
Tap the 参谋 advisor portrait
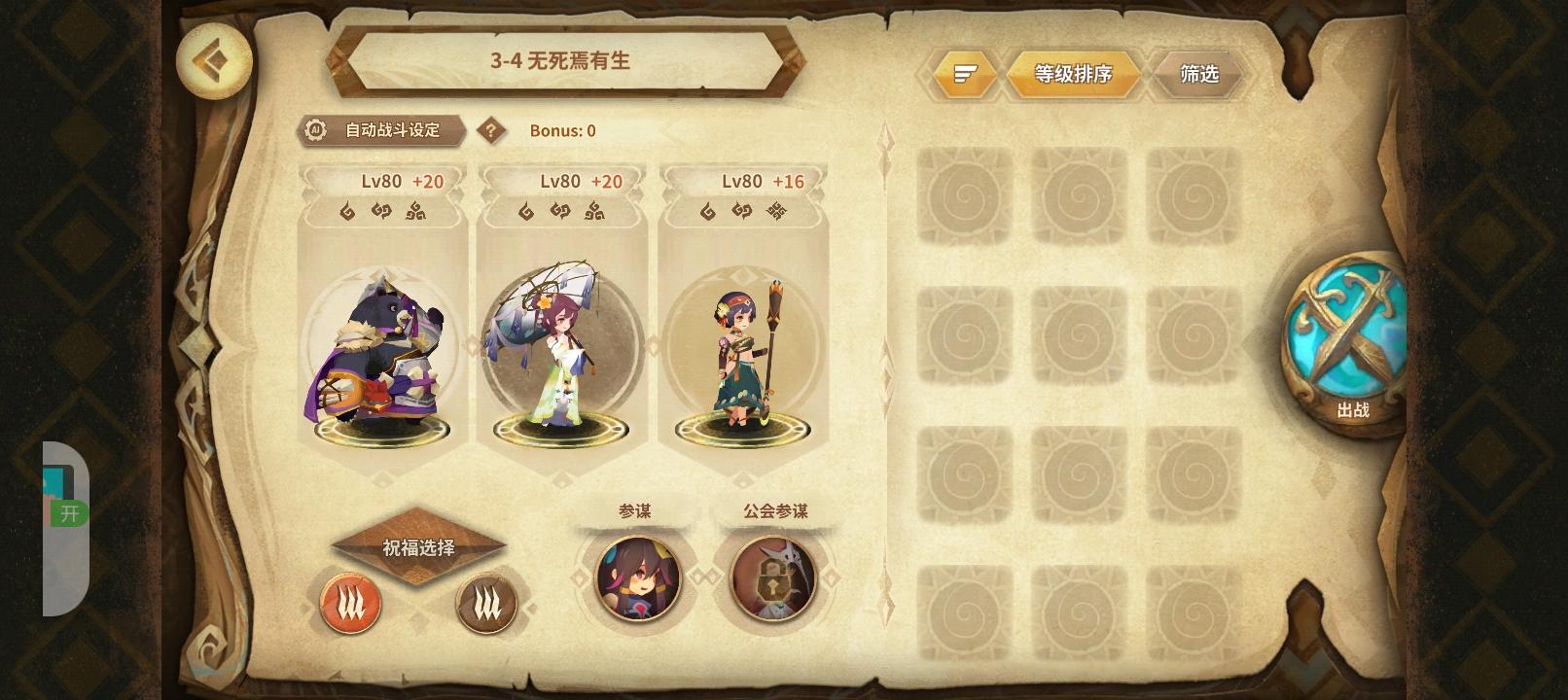pyautogui.click(x=637, y=578)
